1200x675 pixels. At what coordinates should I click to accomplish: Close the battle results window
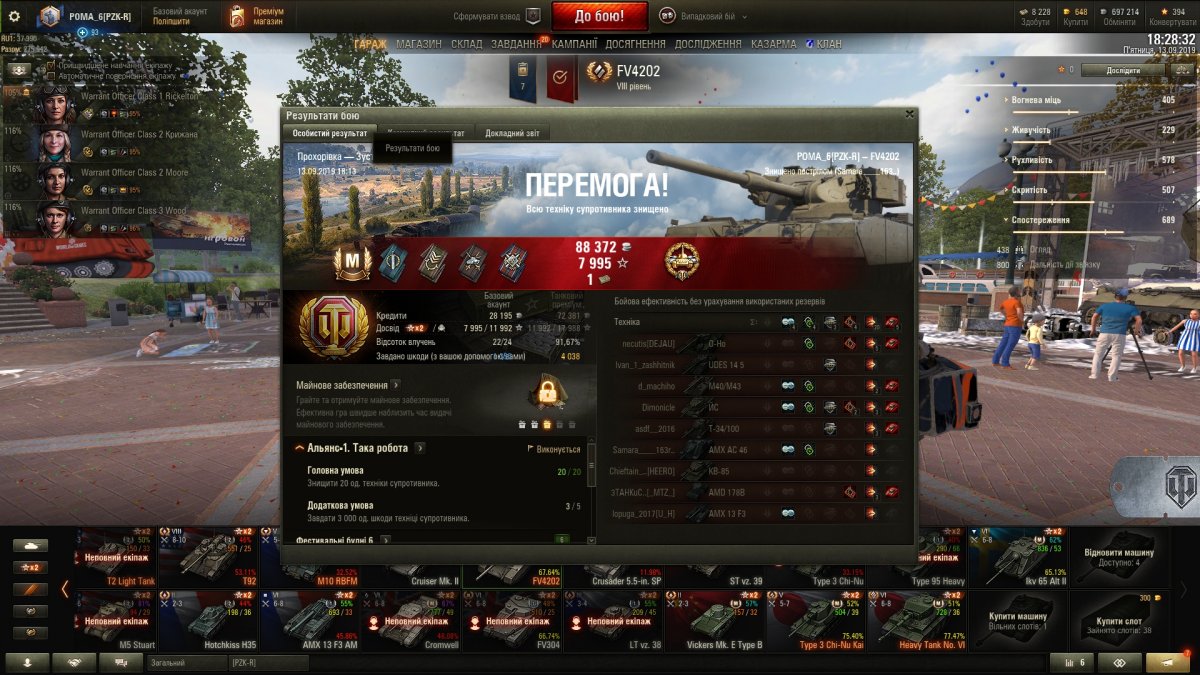pyautogui.click(x=909, y=114)
